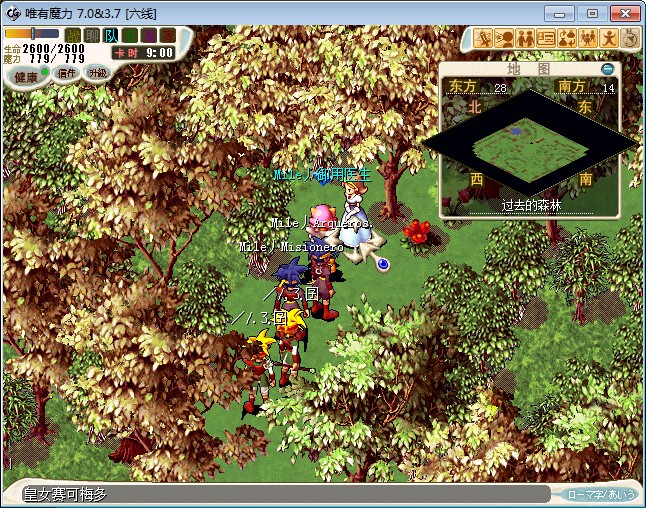646x508 pixels.
Task: Toggle the 聊 chat mode button
Action: [92, 36]
